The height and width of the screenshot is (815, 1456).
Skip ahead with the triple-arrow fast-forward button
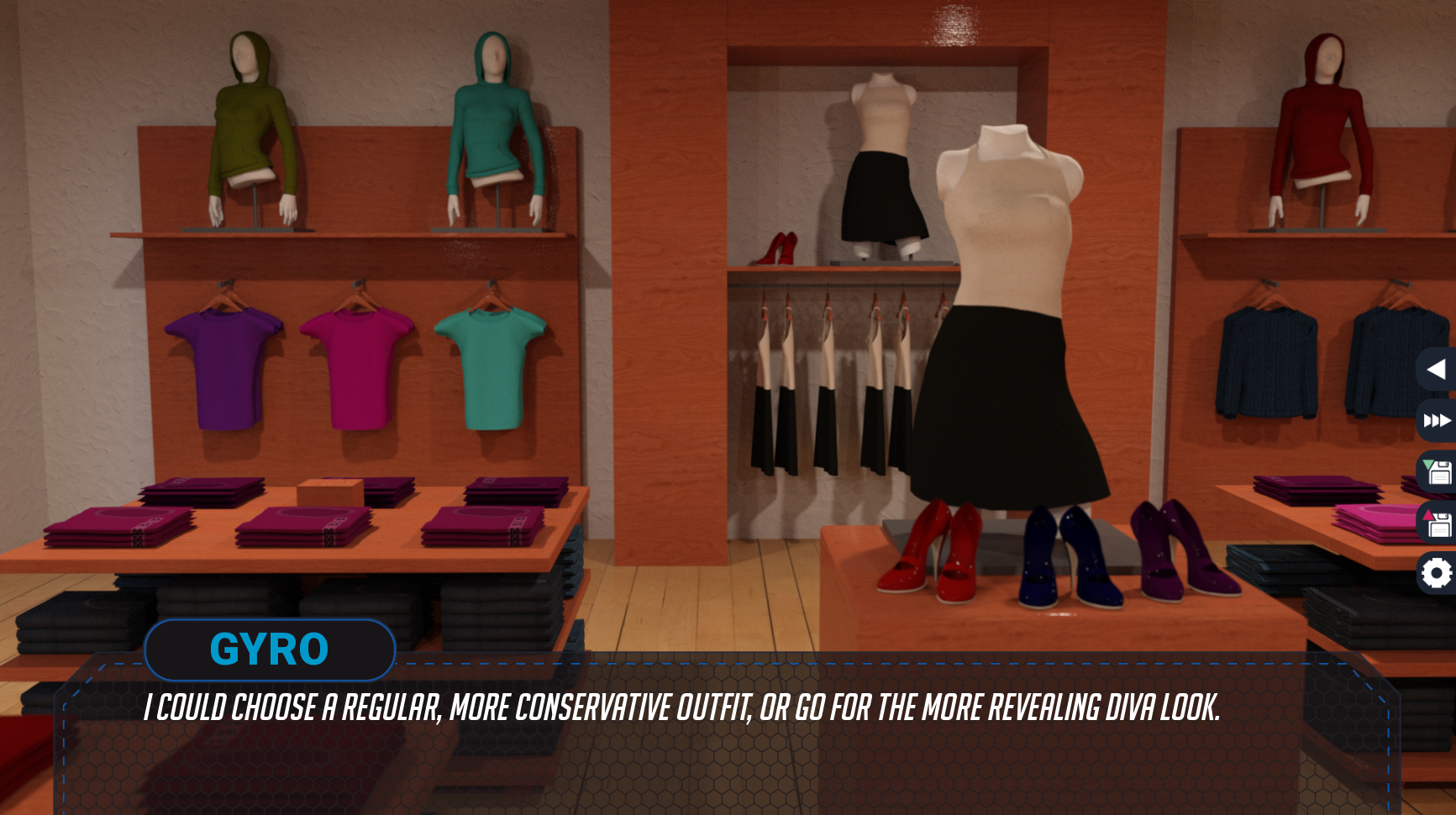pyautogui.click(x=1437, y=420)
